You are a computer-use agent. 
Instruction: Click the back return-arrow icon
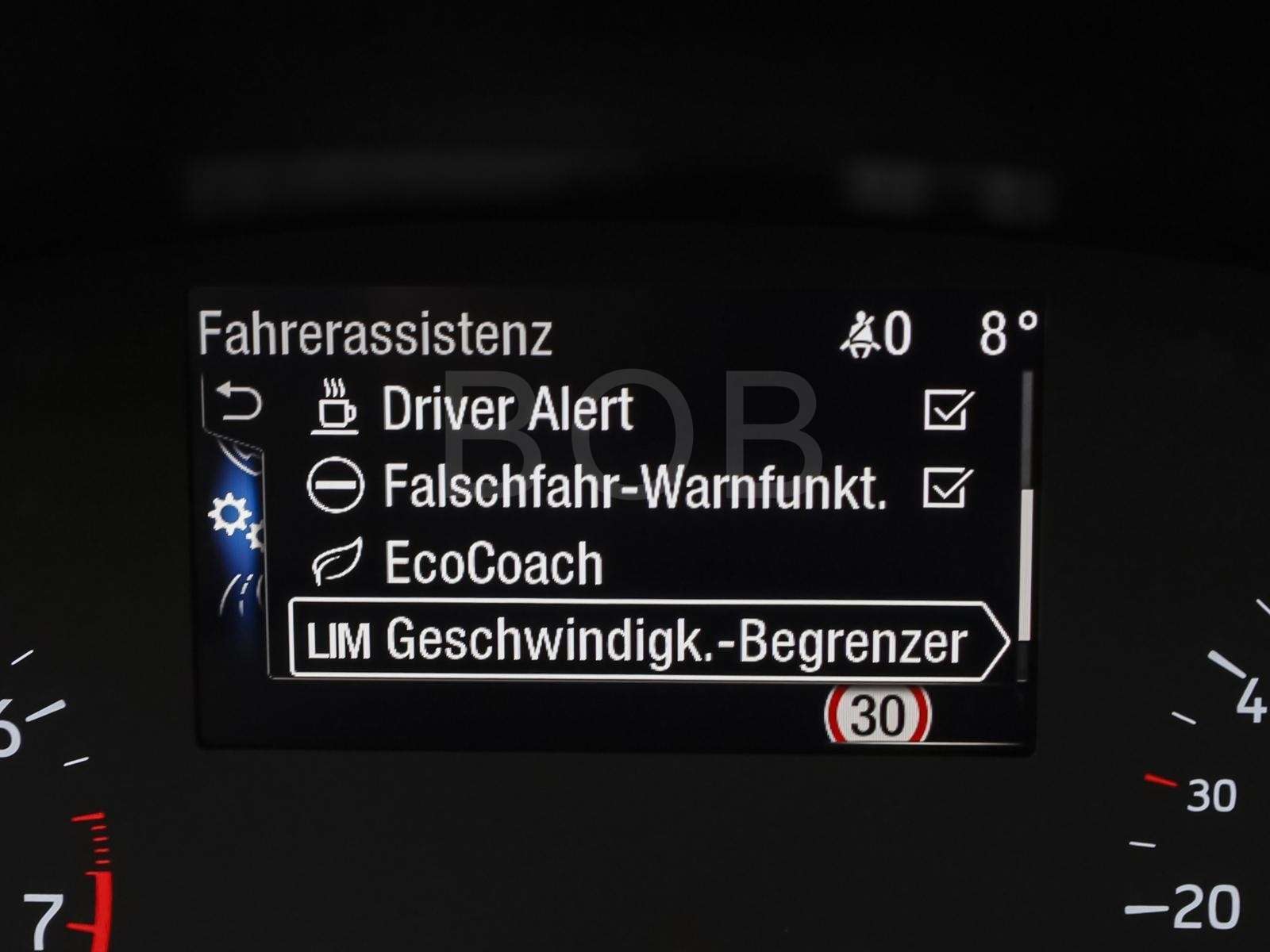pyautogui.click(x=240, y=403)
